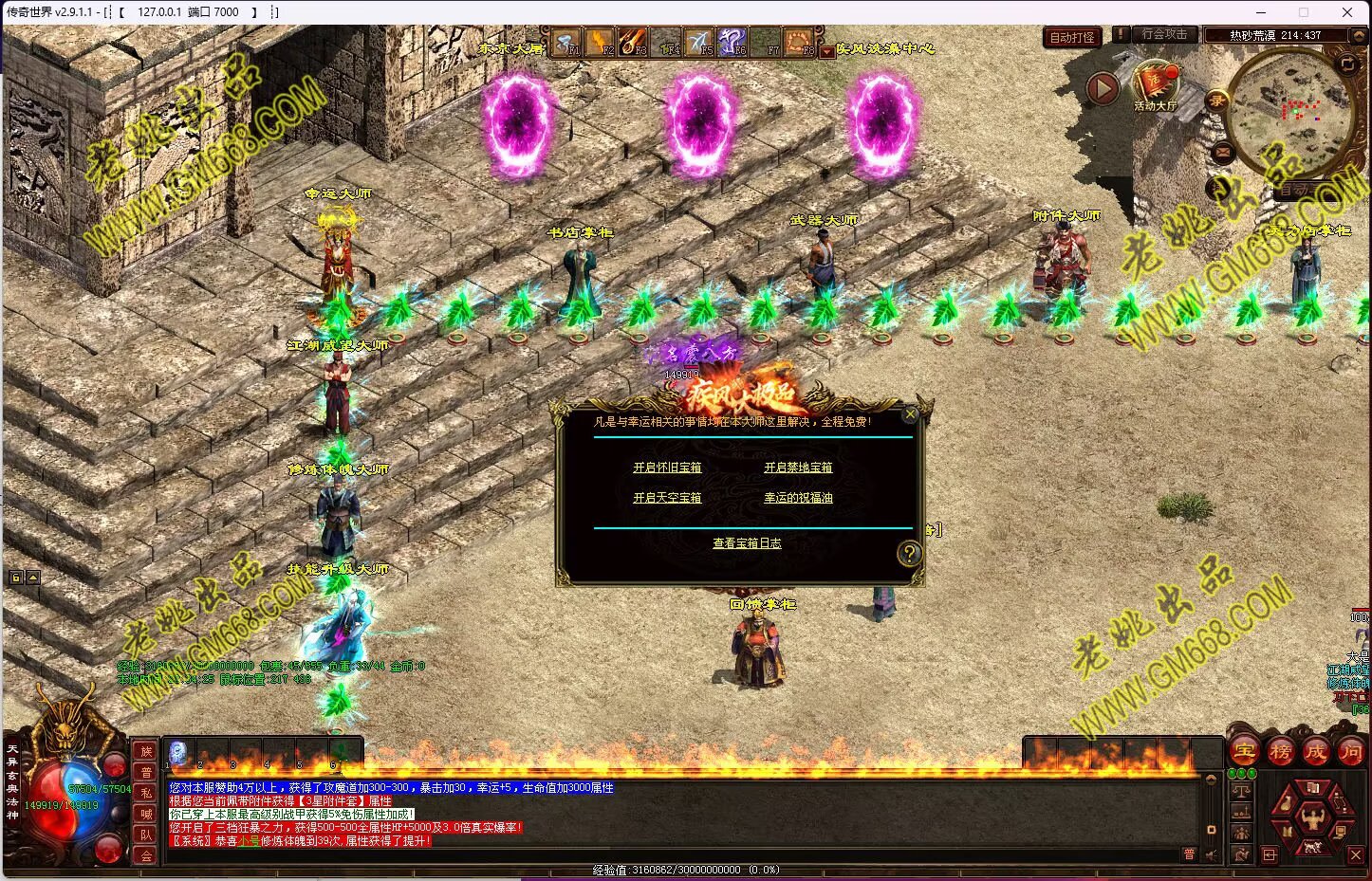
Task: Choose 开启天空宝箱 in the dialog
Action: click(667, 498)
